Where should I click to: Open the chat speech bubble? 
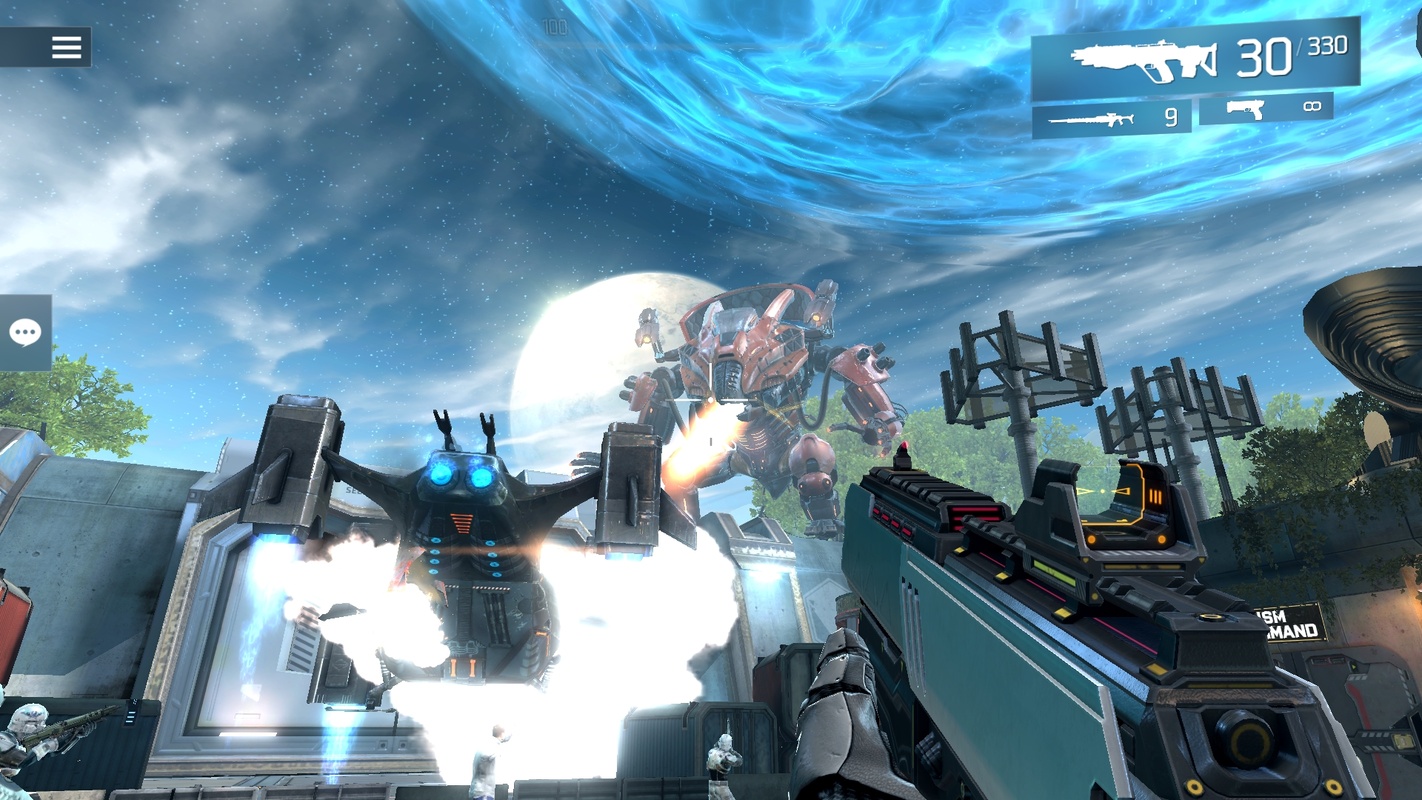[25, 333]
